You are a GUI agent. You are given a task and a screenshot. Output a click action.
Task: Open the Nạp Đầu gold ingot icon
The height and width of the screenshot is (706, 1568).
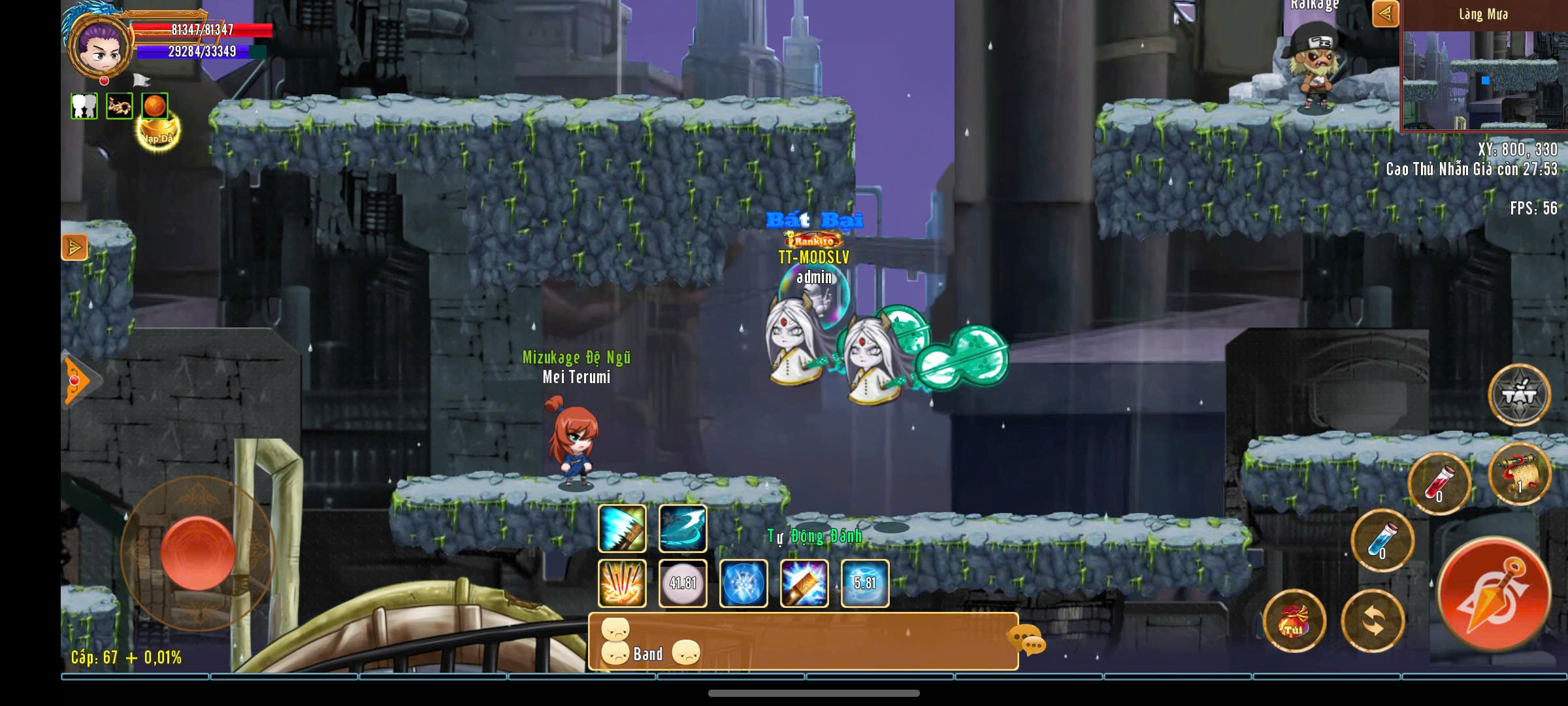click(158, 133)
